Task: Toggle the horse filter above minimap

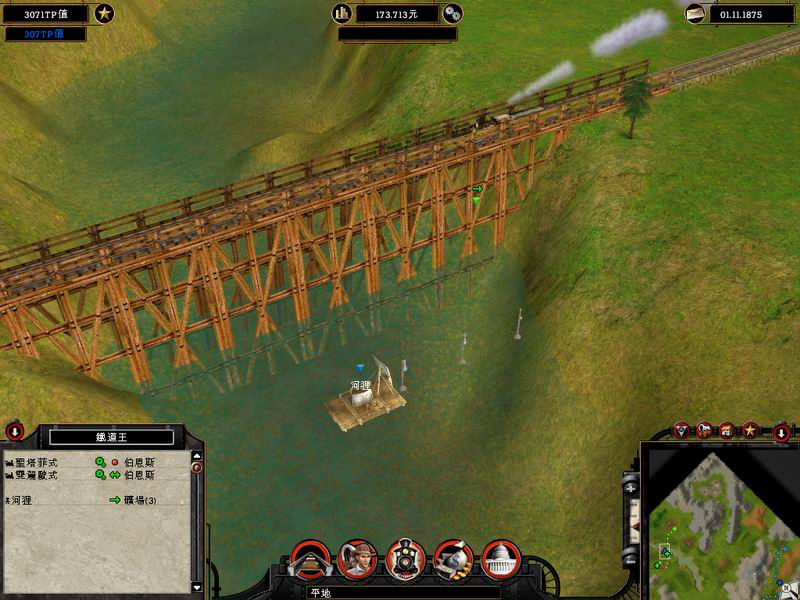Action: 704,430
